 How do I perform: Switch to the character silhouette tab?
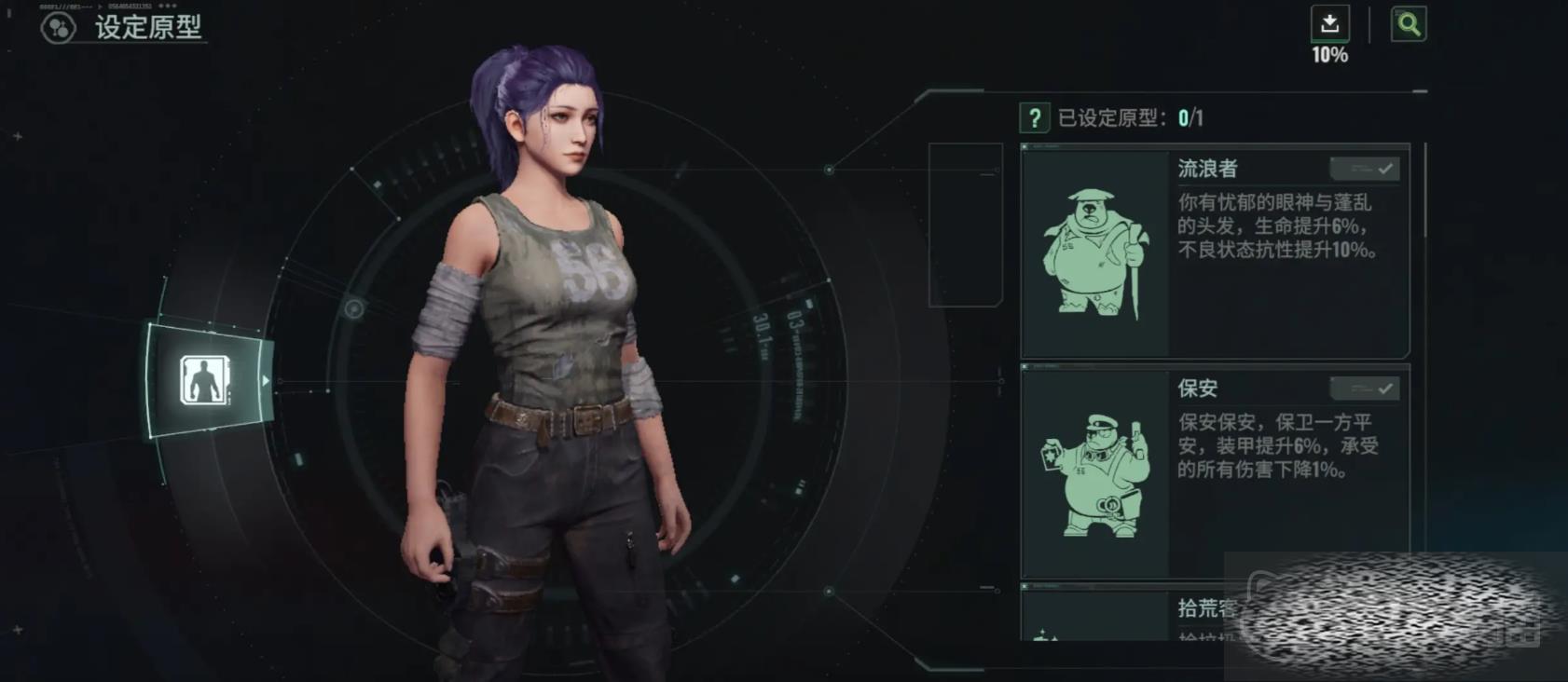[x=204, y=380]
